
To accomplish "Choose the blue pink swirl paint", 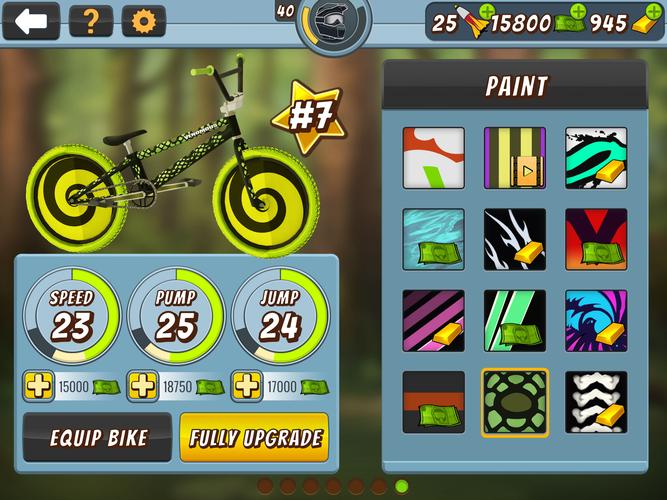I will click(596, 321).
